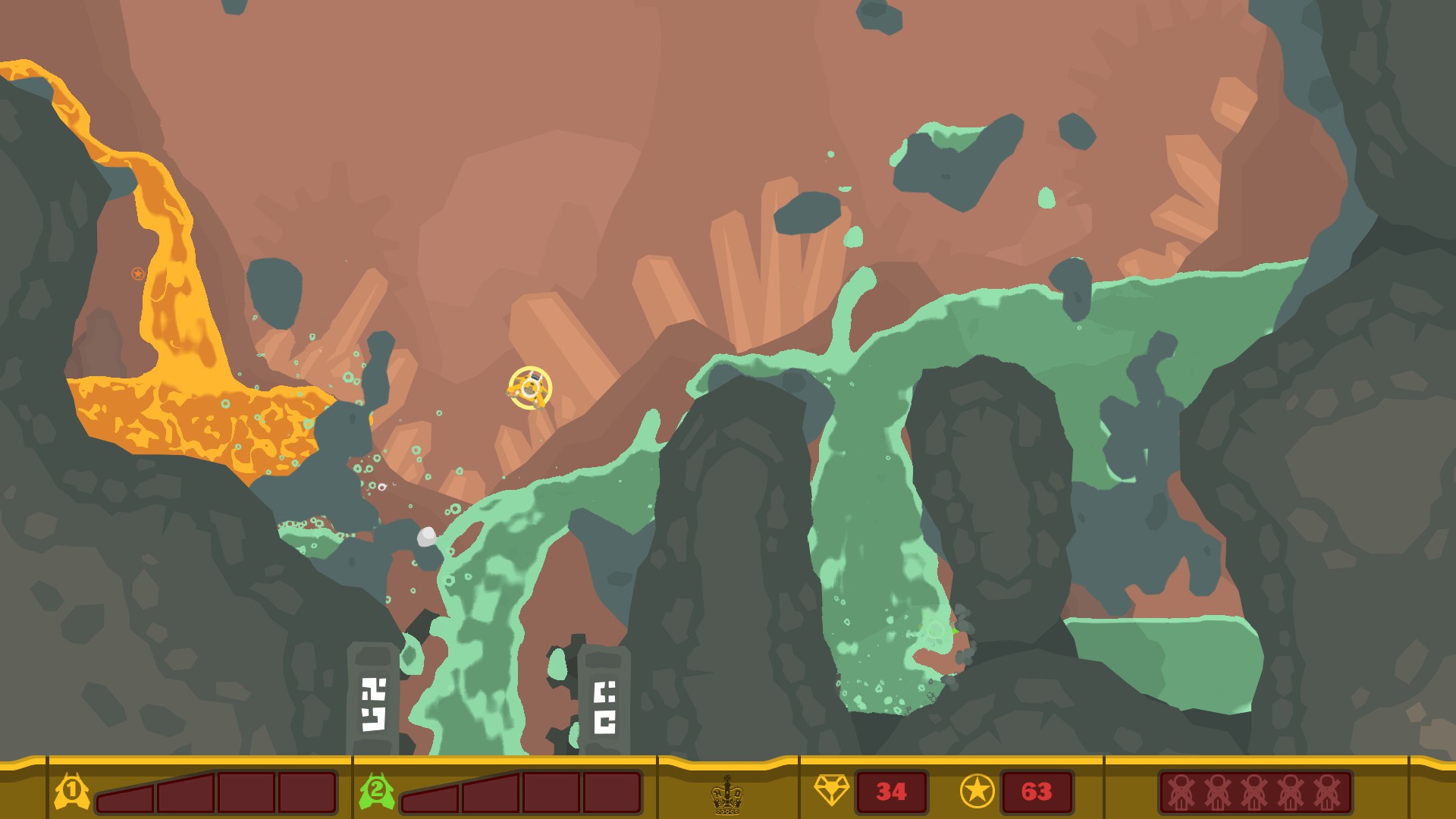Click the orbiting star pickup near the lava
The width and height of the screenshot is (1456, 819).
coord(136,274)
